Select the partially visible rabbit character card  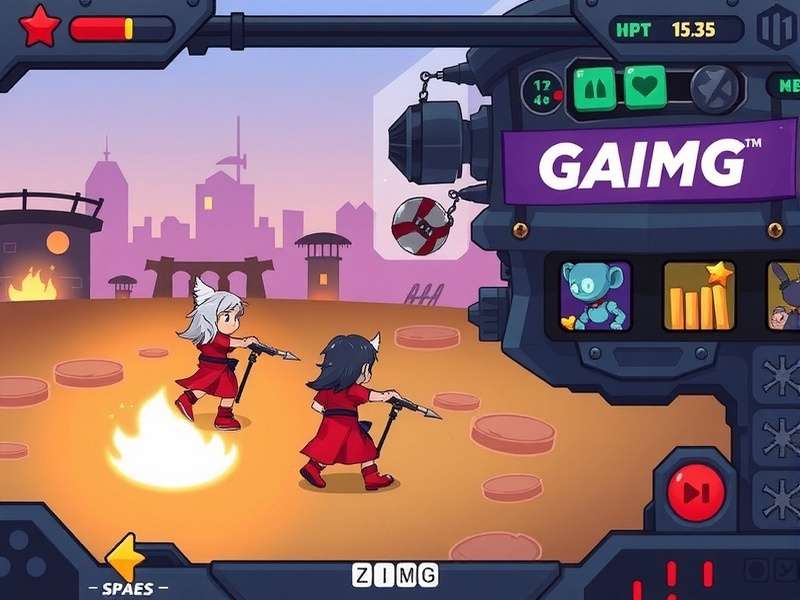click(x=784, y=296)
